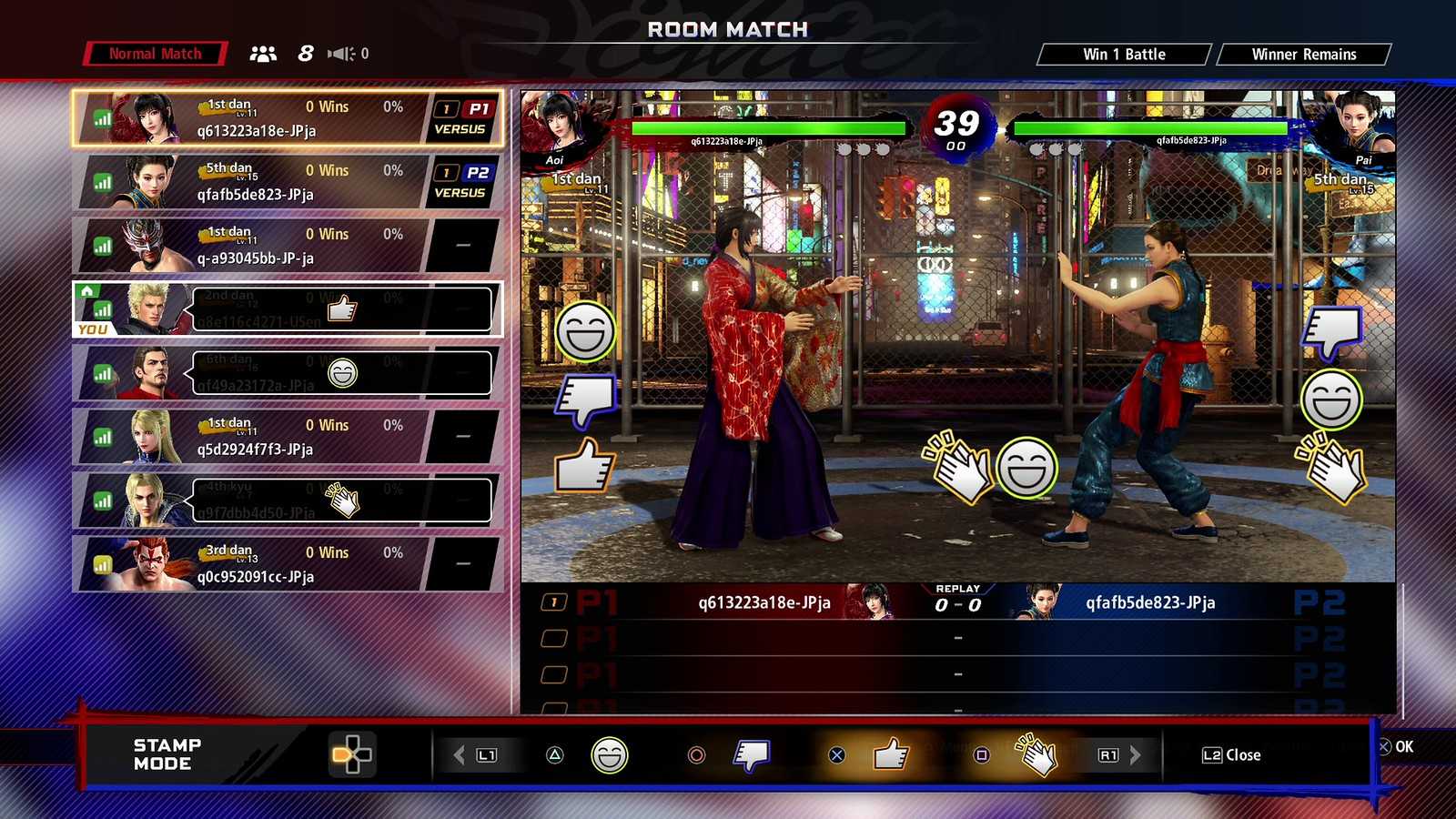The height and width of the screenshot is (819, 1456).
Task: Click the room member count icon
Action: (x=263, y=54)
